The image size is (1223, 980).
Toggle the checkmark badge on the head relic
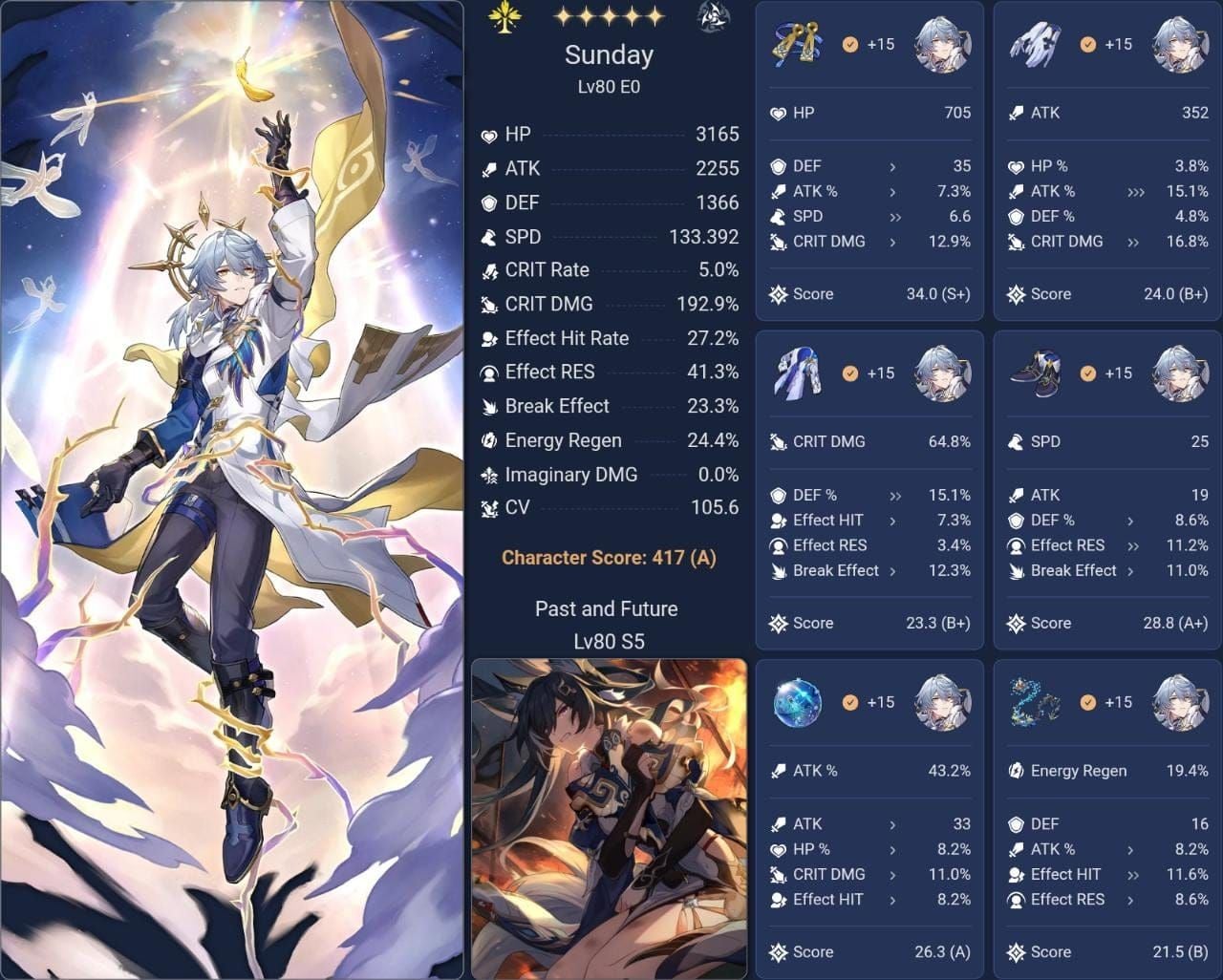click(x=848, y=42)
